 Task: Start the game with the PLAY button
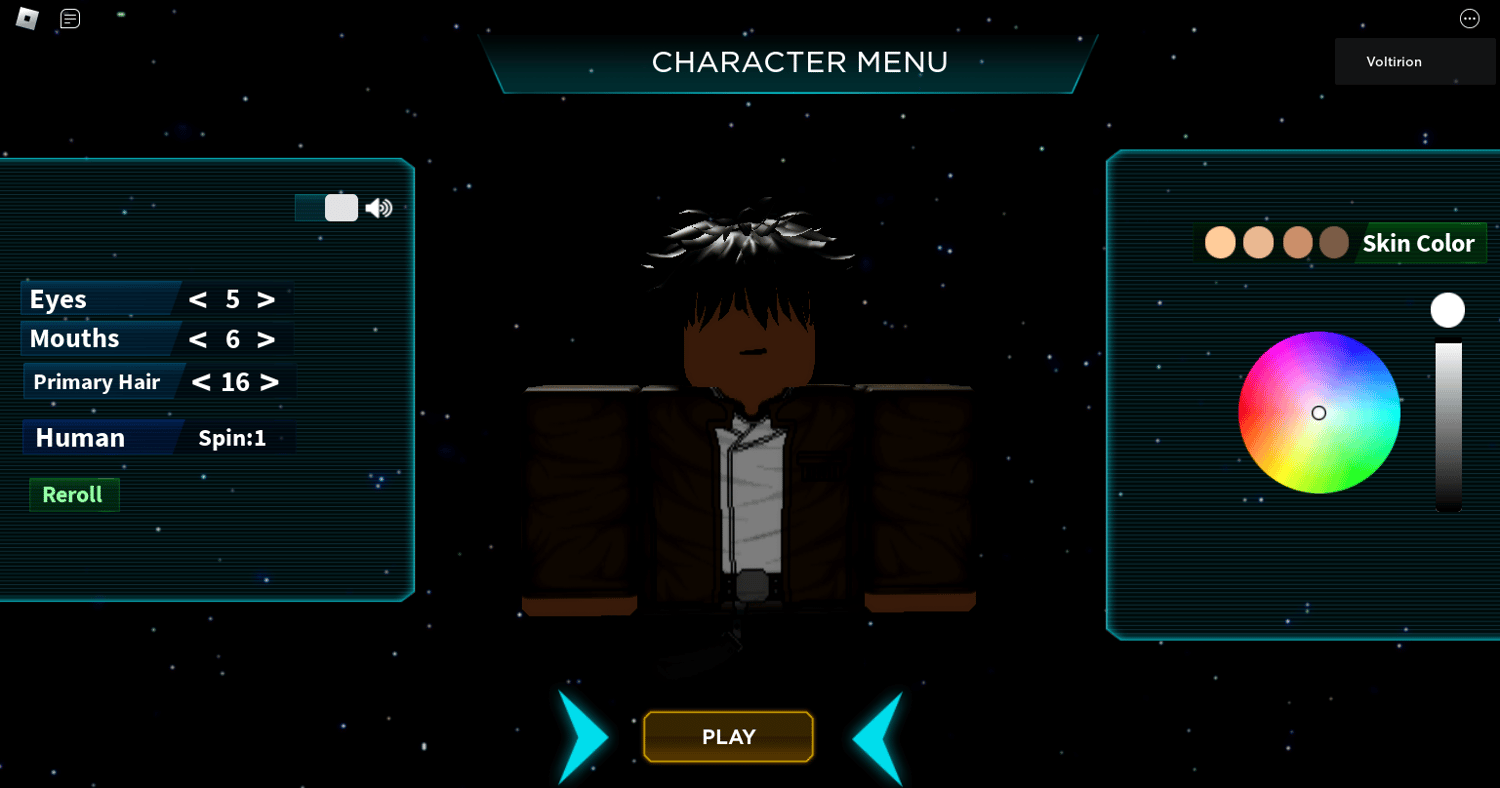728,737
